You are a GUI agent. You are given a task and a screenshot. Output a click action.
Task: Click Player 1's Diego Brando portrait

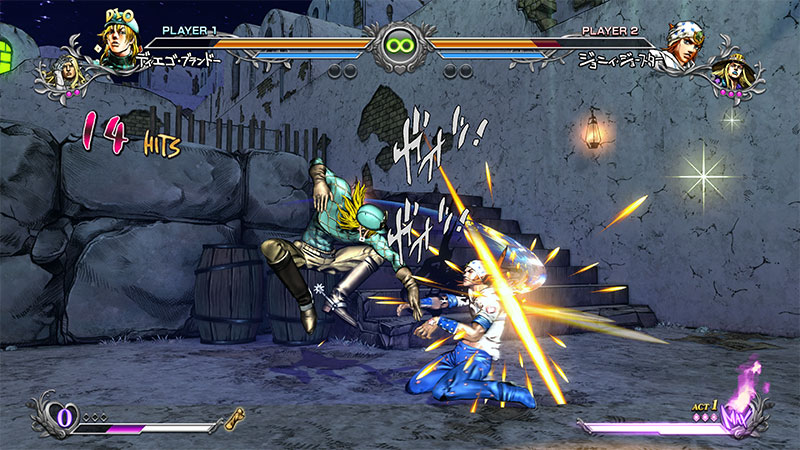(x=117, y=36)
